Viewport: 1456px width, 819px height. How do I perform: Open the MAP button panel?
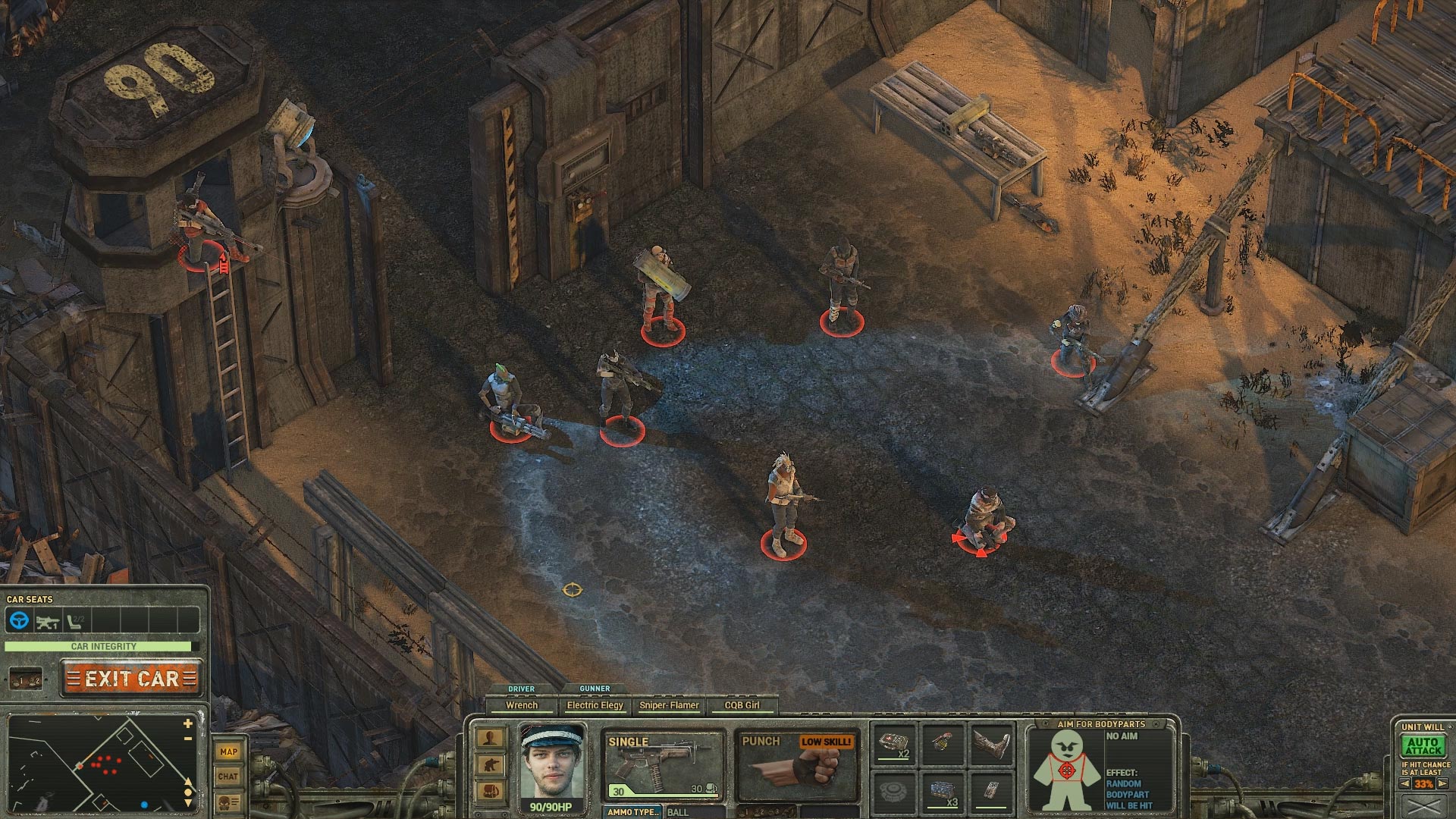click(229, 751)
